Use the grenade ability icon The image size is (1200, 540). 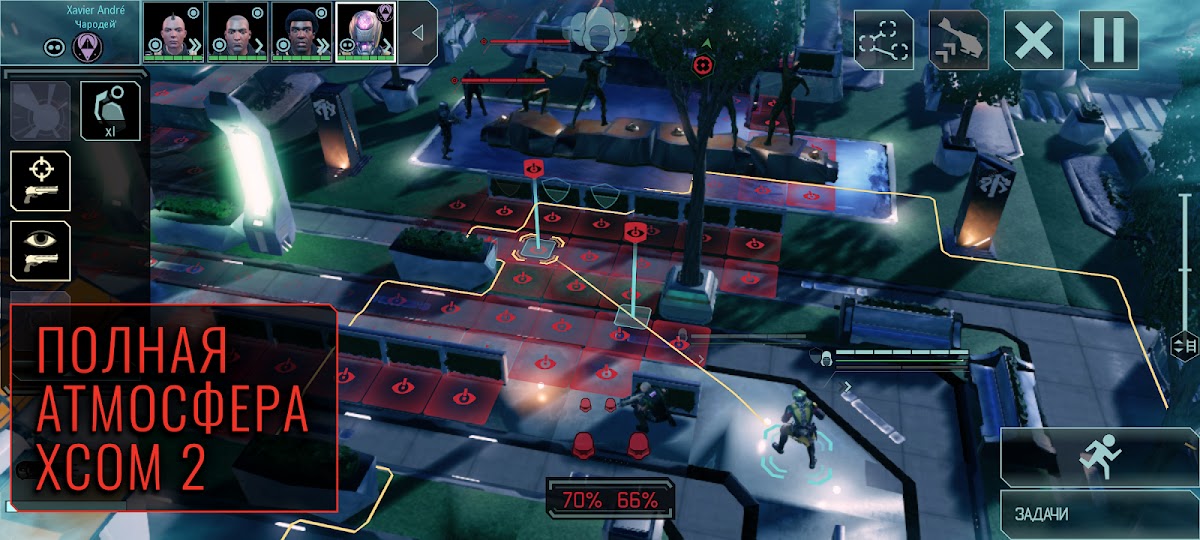(110, 112)
